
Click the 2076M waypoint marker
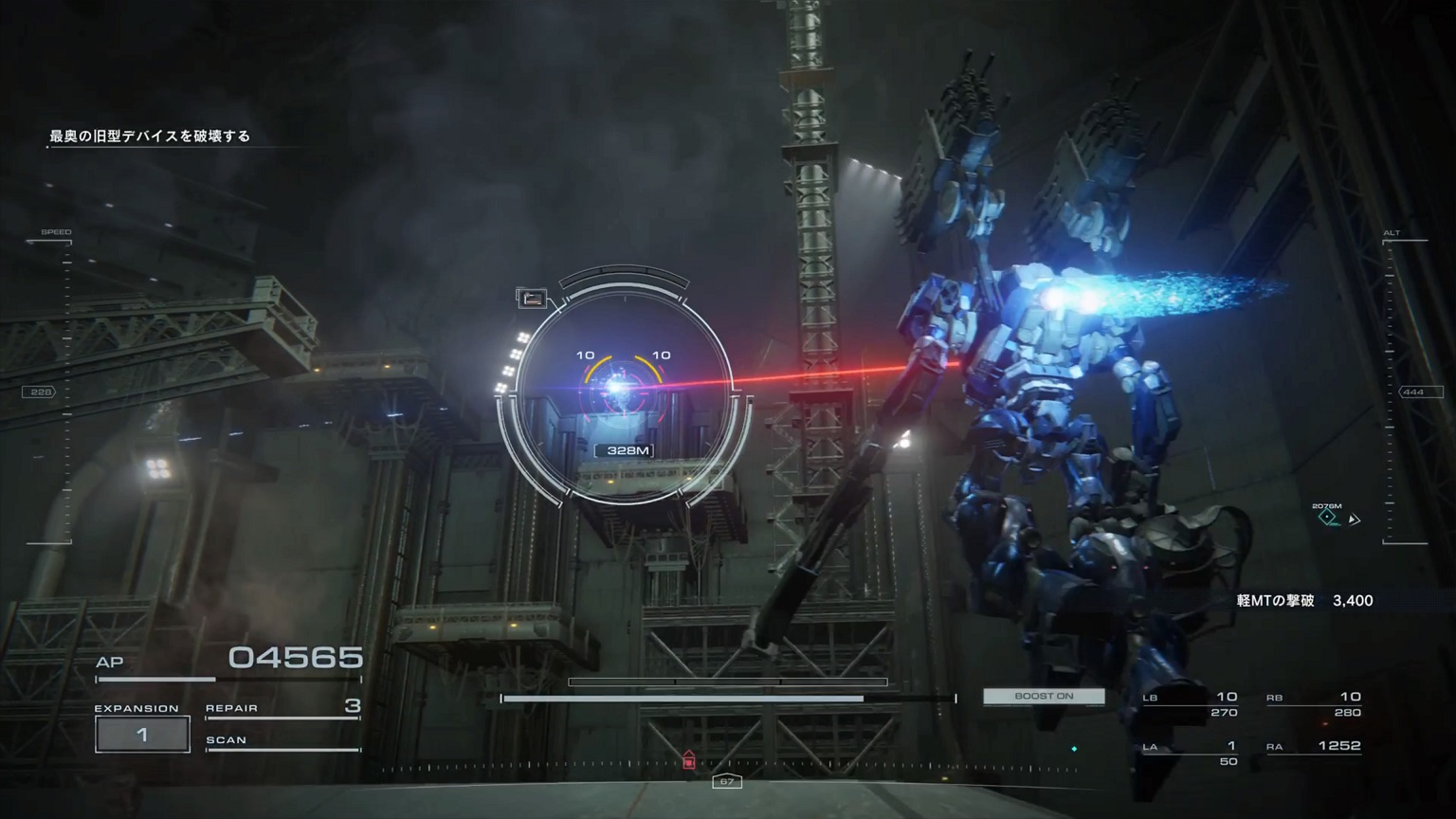coord(1328,518)
